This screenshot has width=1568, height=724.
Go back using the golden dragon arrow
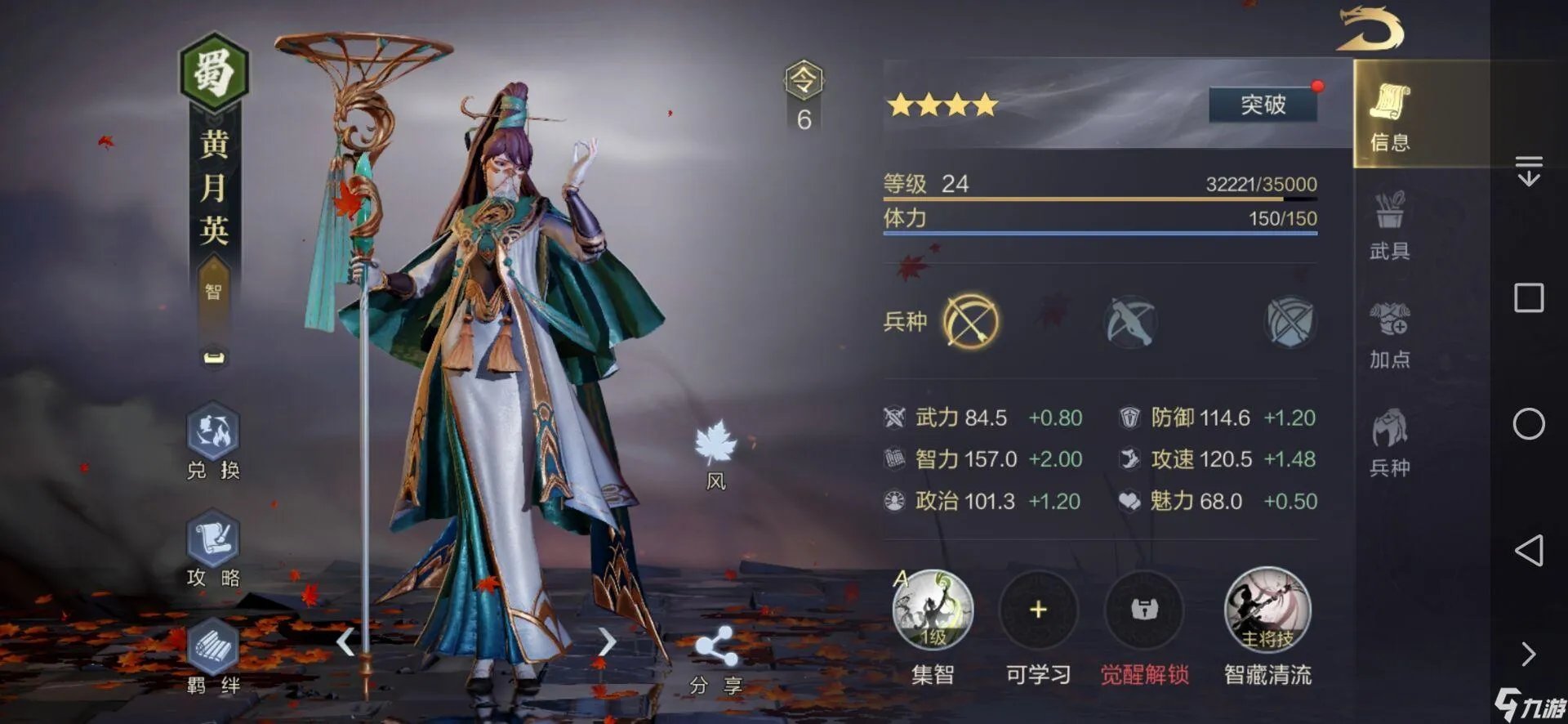tap(1370, 29)
